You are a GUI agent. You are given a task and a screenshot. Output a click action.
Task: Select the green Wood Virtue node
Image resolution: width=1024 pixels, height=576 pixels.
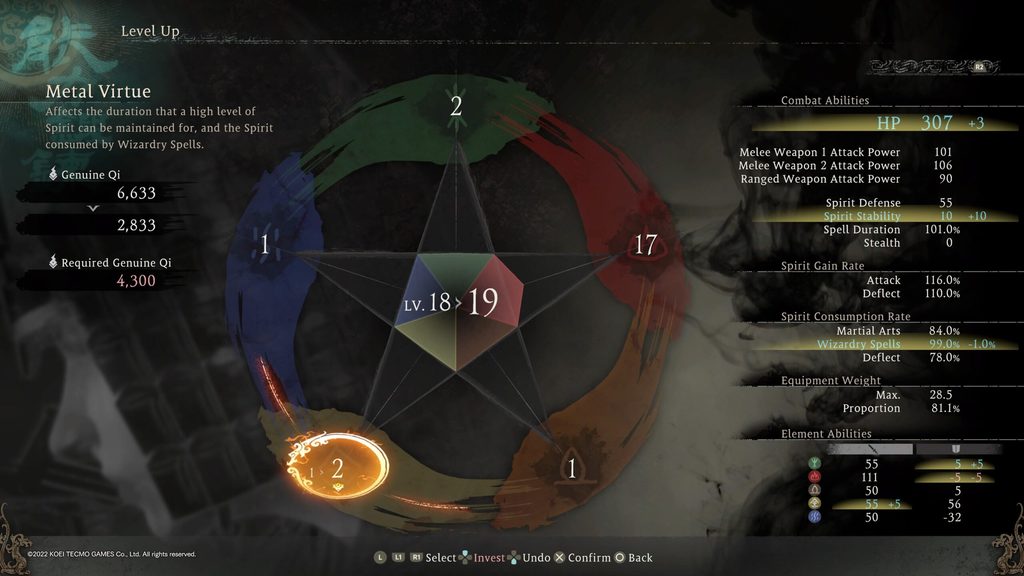pyautogui.click(x=456, y=107)
